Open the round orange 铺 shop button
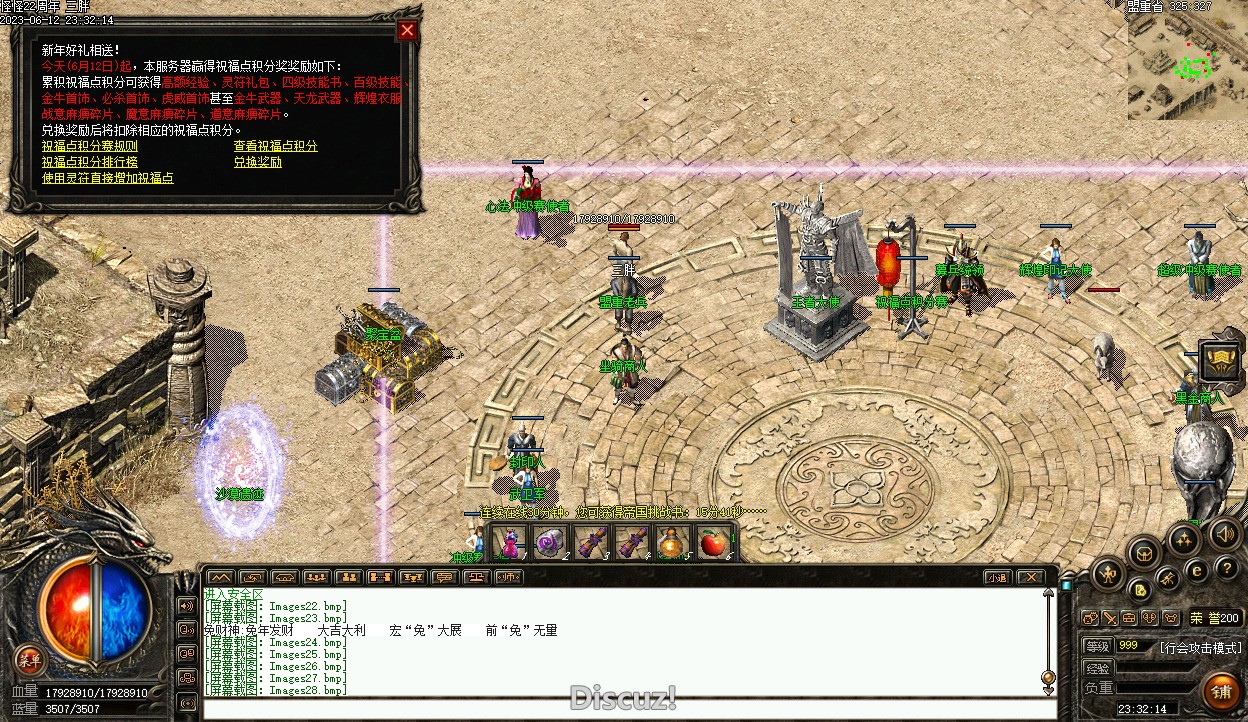 pyautogui.click(x=1221, y=692)
